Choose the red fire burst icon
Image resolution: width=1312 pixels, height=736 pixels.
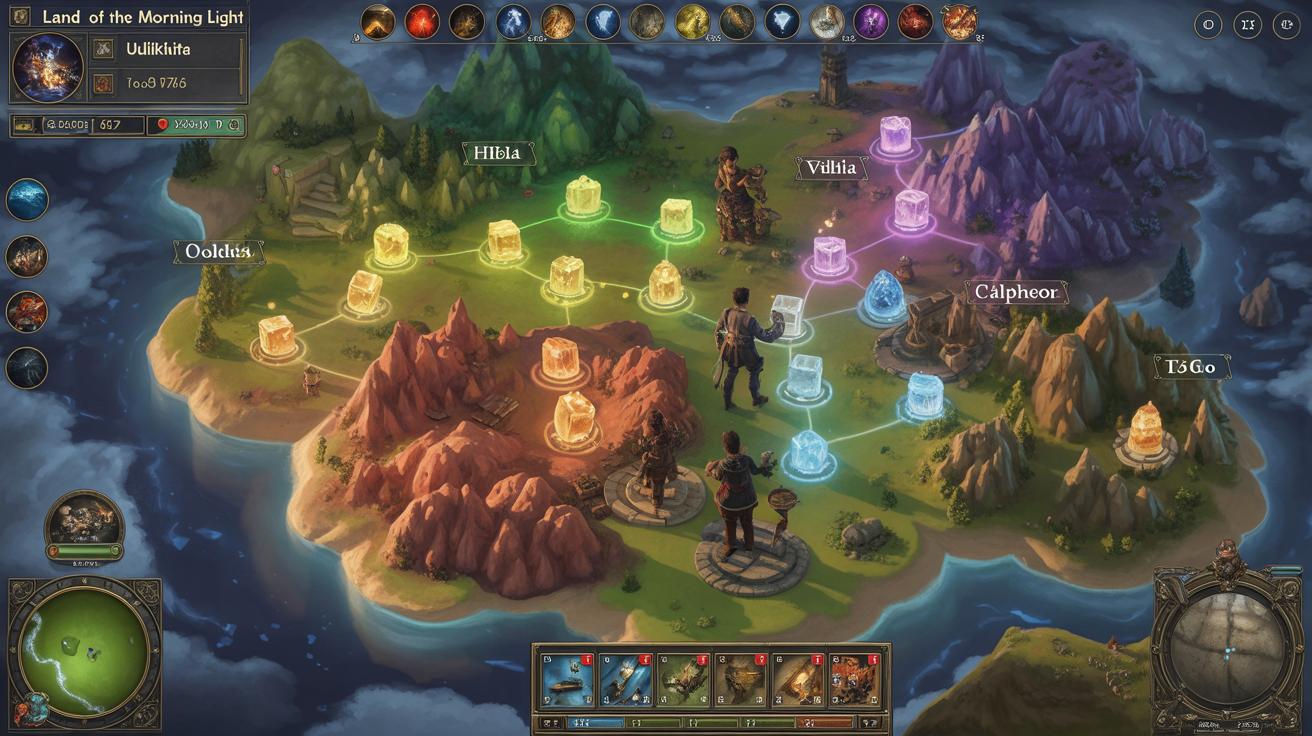[x=422, y=21]
